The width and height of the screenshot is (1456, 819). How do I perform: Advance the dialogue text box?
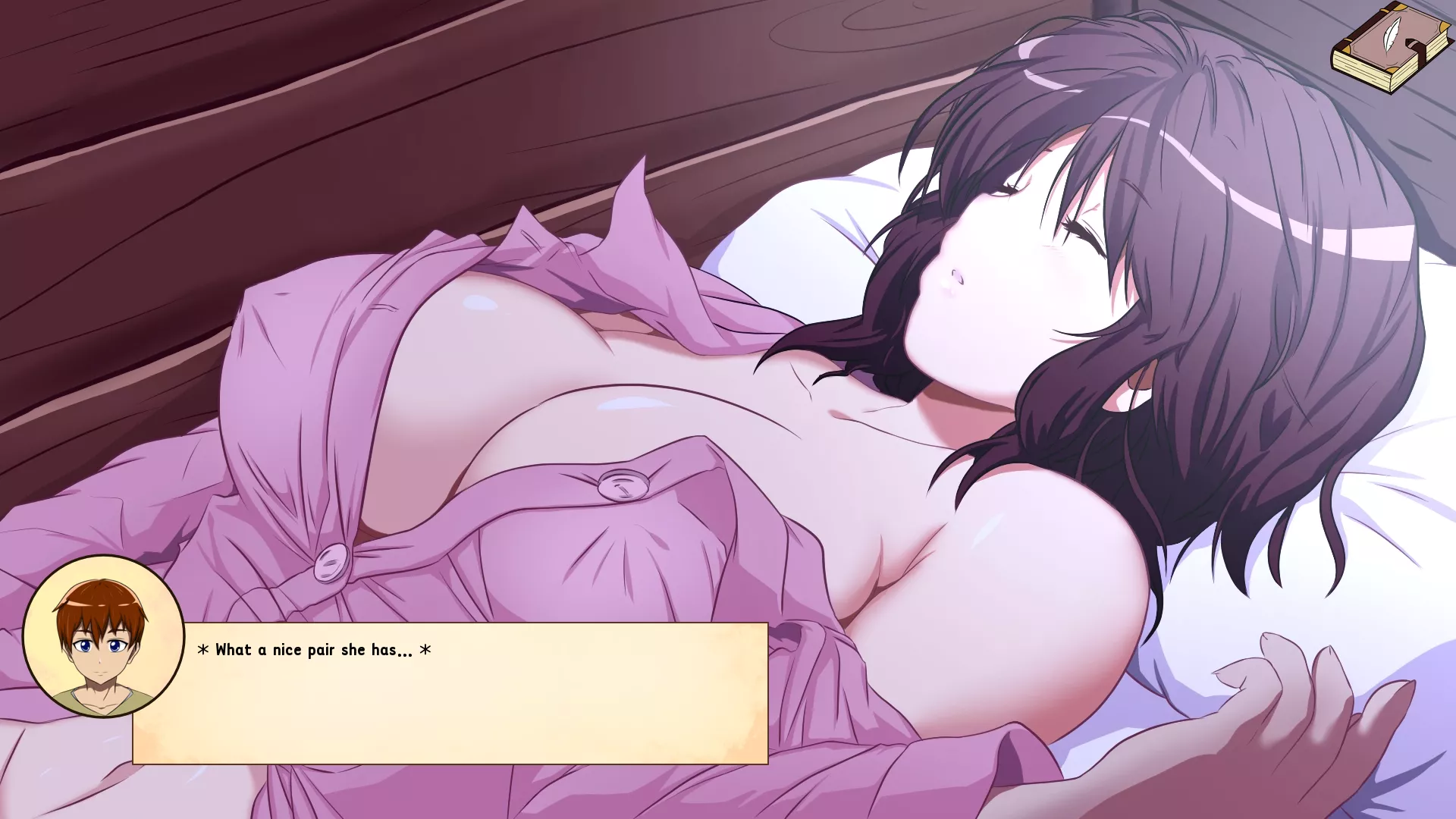point(450,692)
